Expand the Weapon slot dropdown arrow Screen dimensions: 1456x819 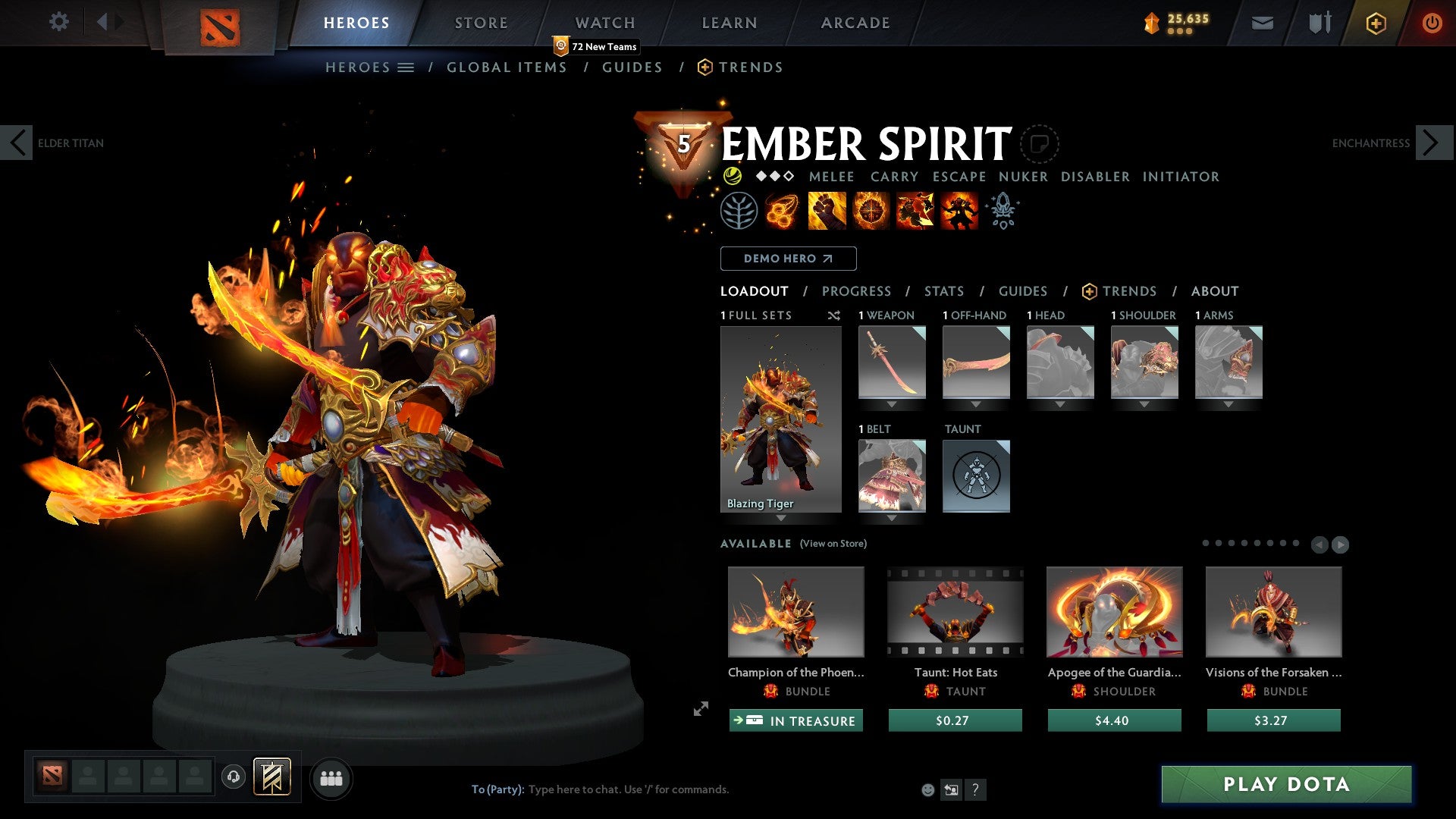(x=892, y=404)
